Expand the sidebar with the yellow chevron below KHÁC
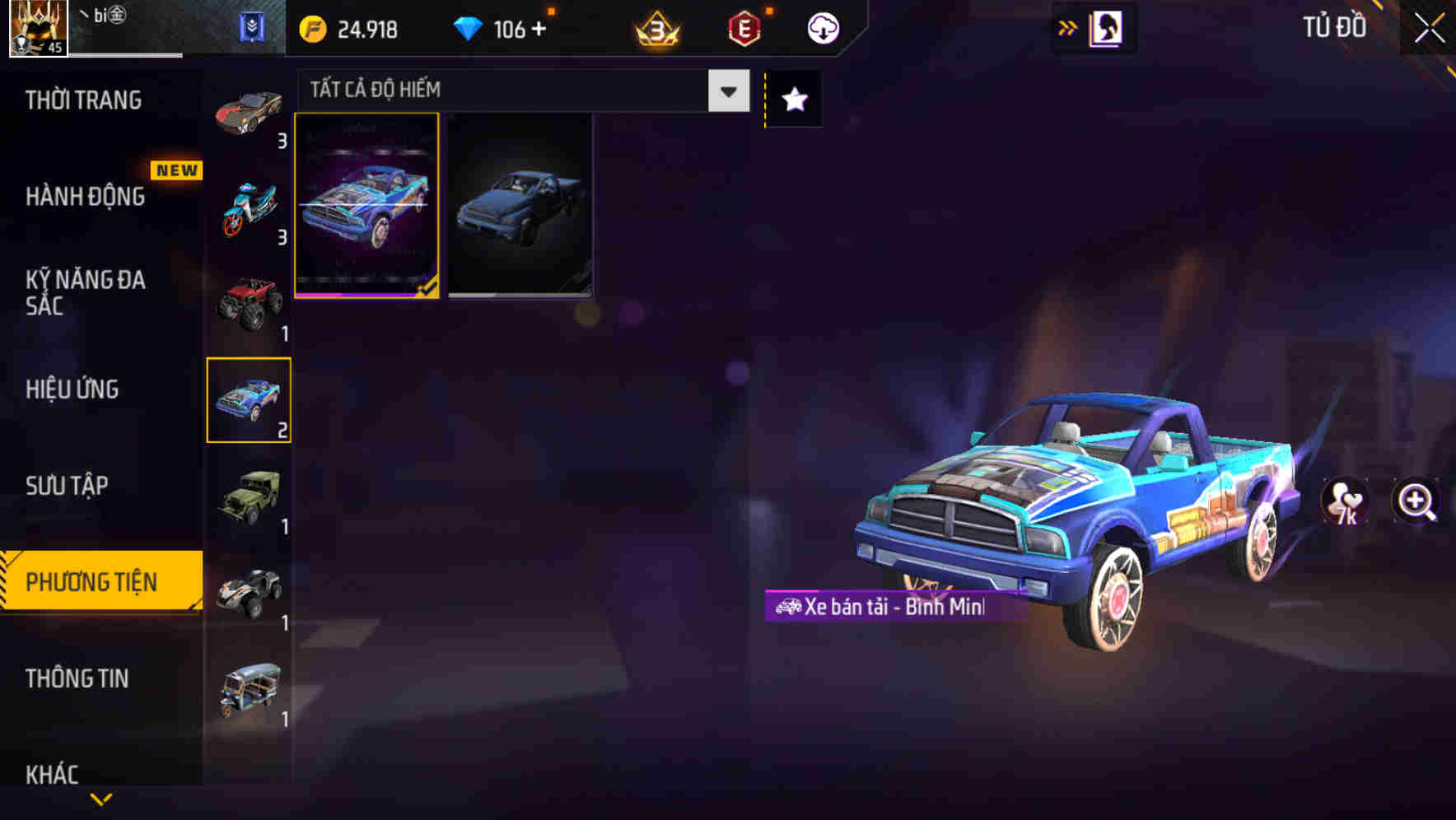The width and height of the screenshot is (1456, 820). [x=99, y=798]
